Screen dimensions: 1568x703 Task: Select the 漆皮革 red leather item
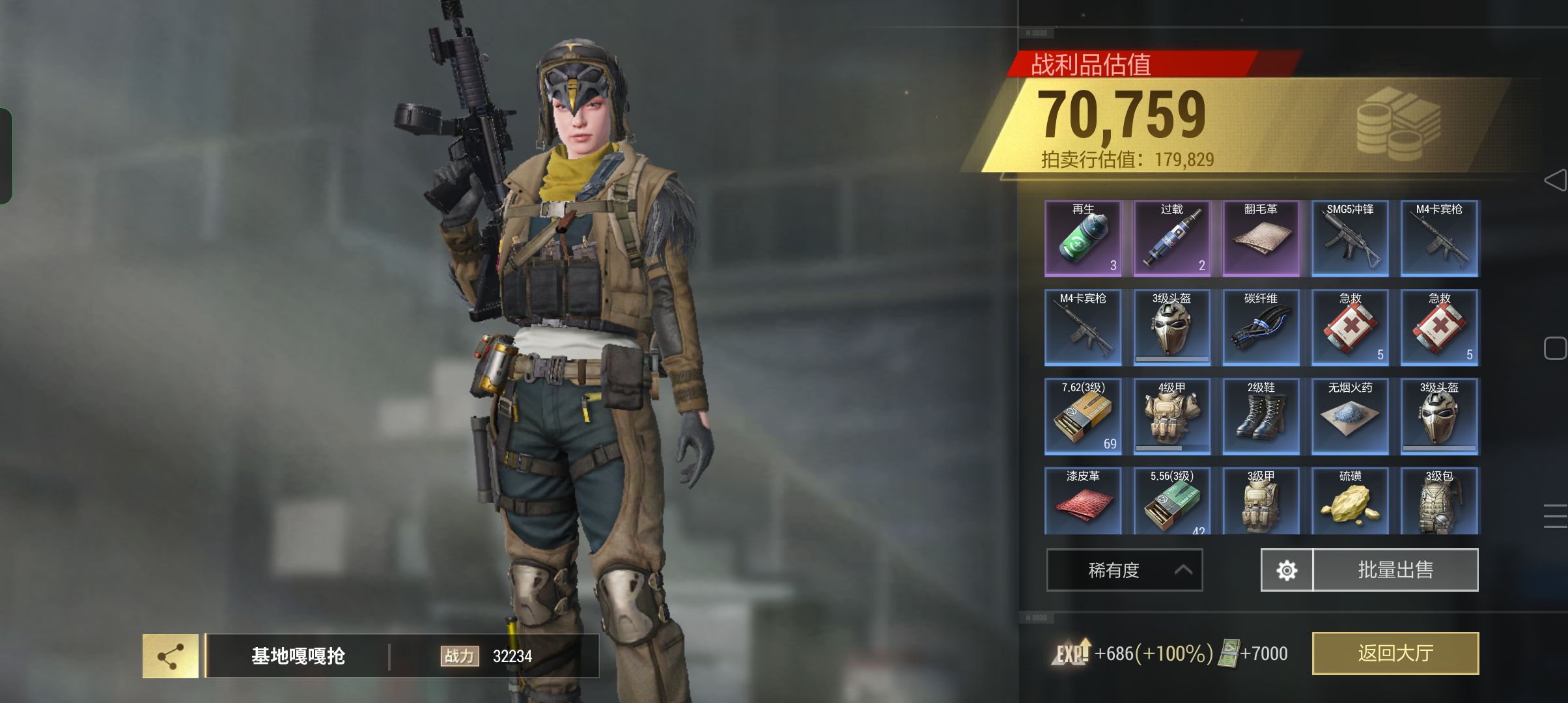(1083, 501)
